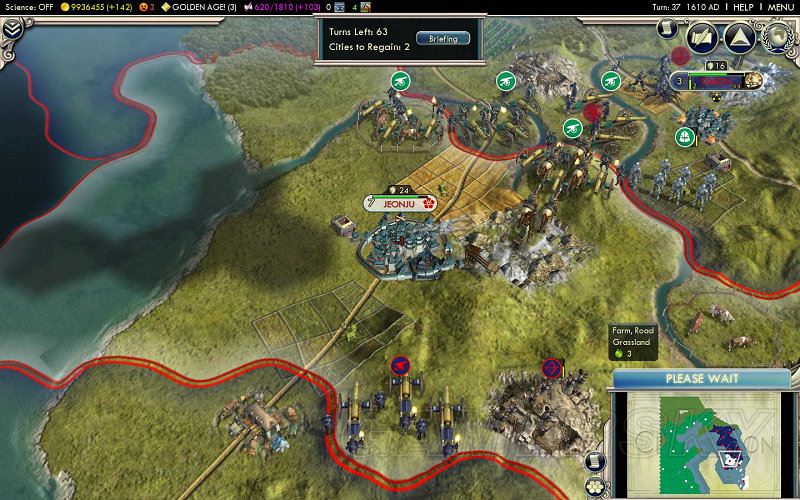Open the HELP screen
The height and width of the screenshot is (500, 800).
742,7
